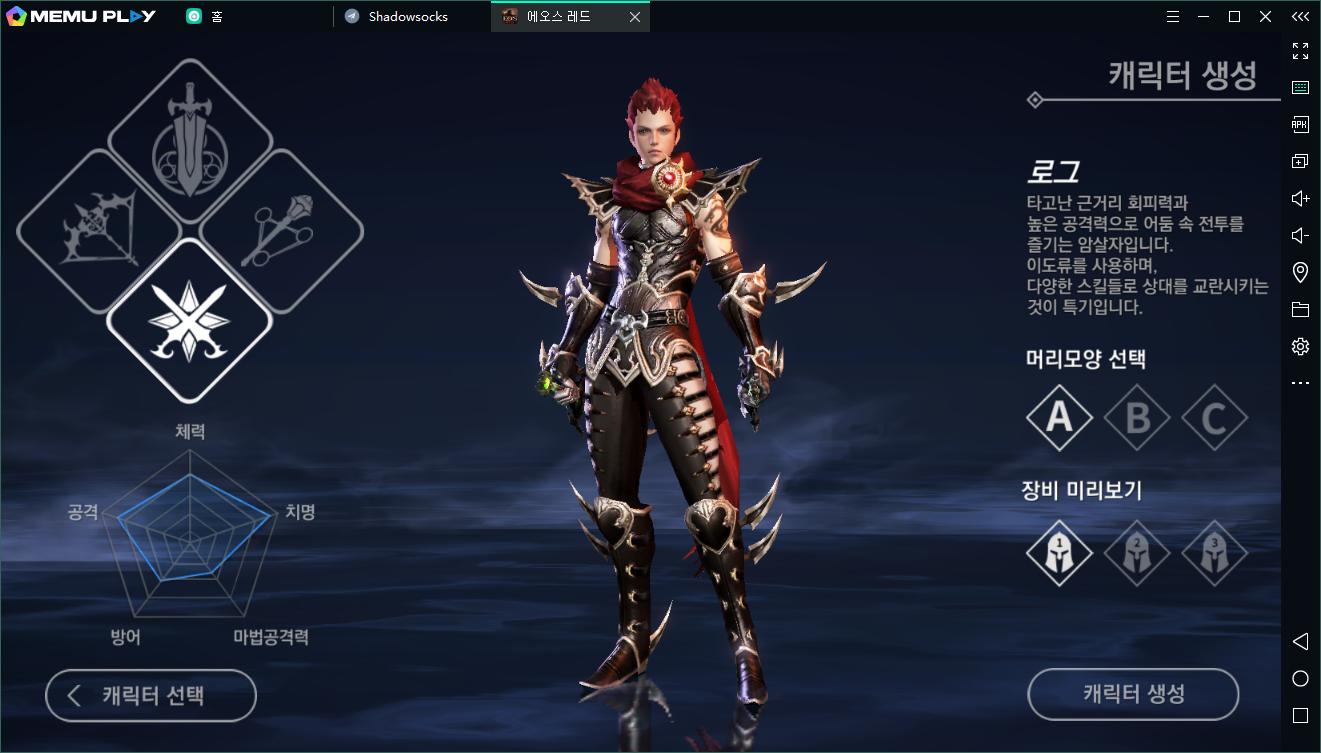
Task: Choose hairstyle option A
Action: [x=1059, y=417]
